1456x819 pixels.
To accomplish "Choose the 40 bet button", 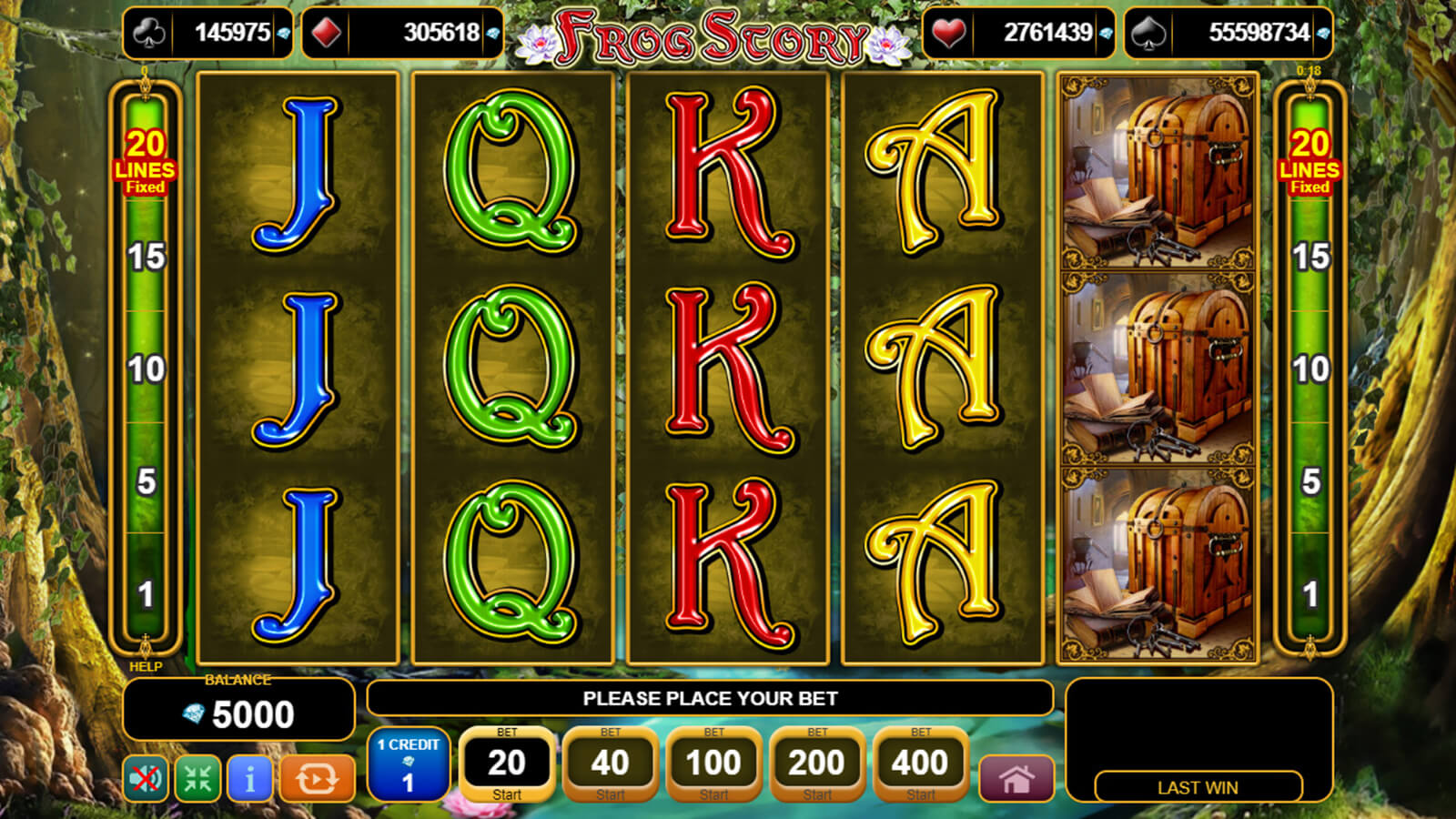I will click(610, 763).
